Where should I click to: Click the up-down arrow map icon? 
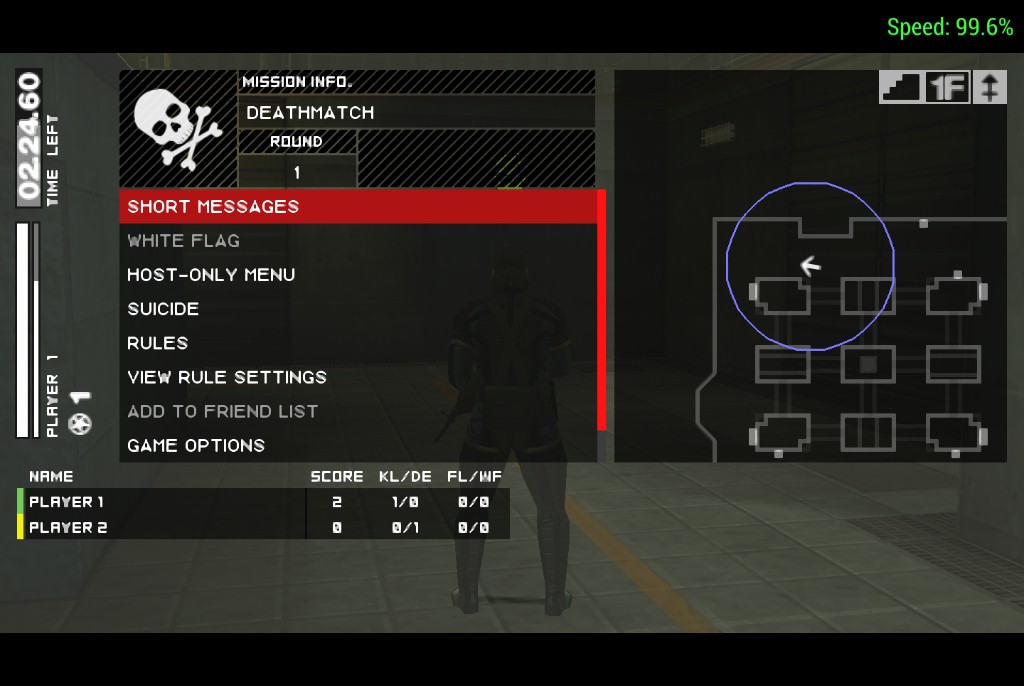point(989,87)
